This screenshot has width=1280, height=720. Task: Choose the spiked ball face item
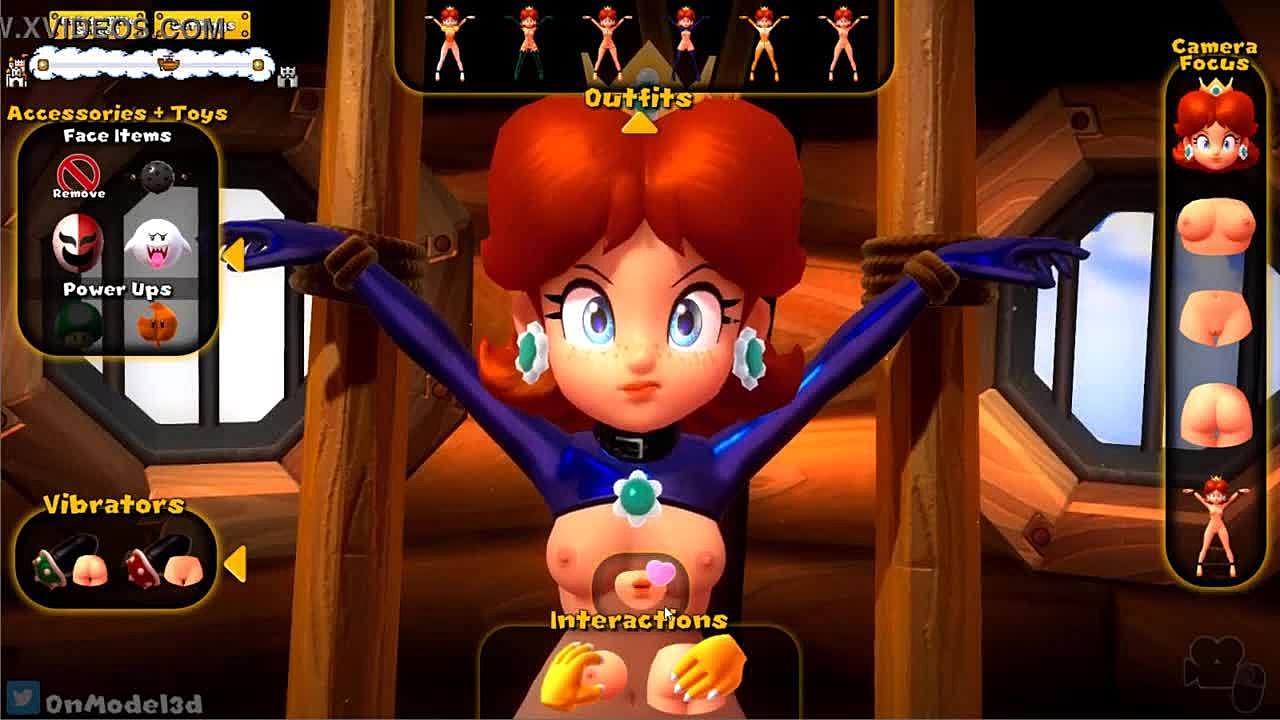(157, 177)
